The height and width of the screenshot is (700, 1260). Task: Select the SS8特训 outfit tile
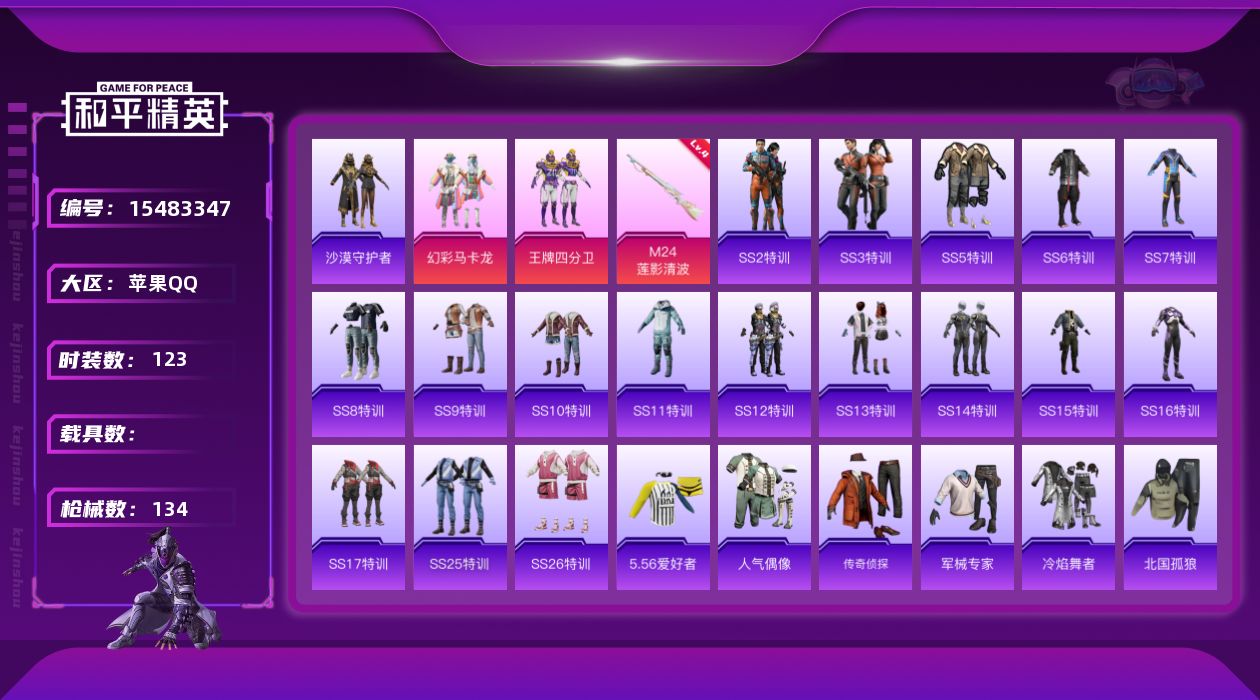tap(358, 364)
